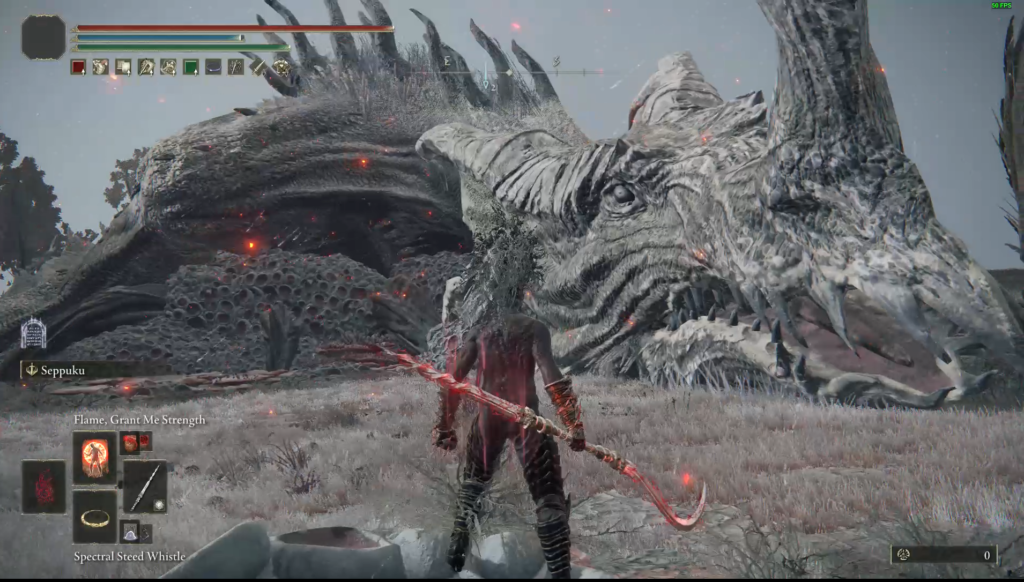Select the Flame, Grant Me Strength spell slot
The height and width of the screenshot is (582, 1024).
click(x=95, y=458)
